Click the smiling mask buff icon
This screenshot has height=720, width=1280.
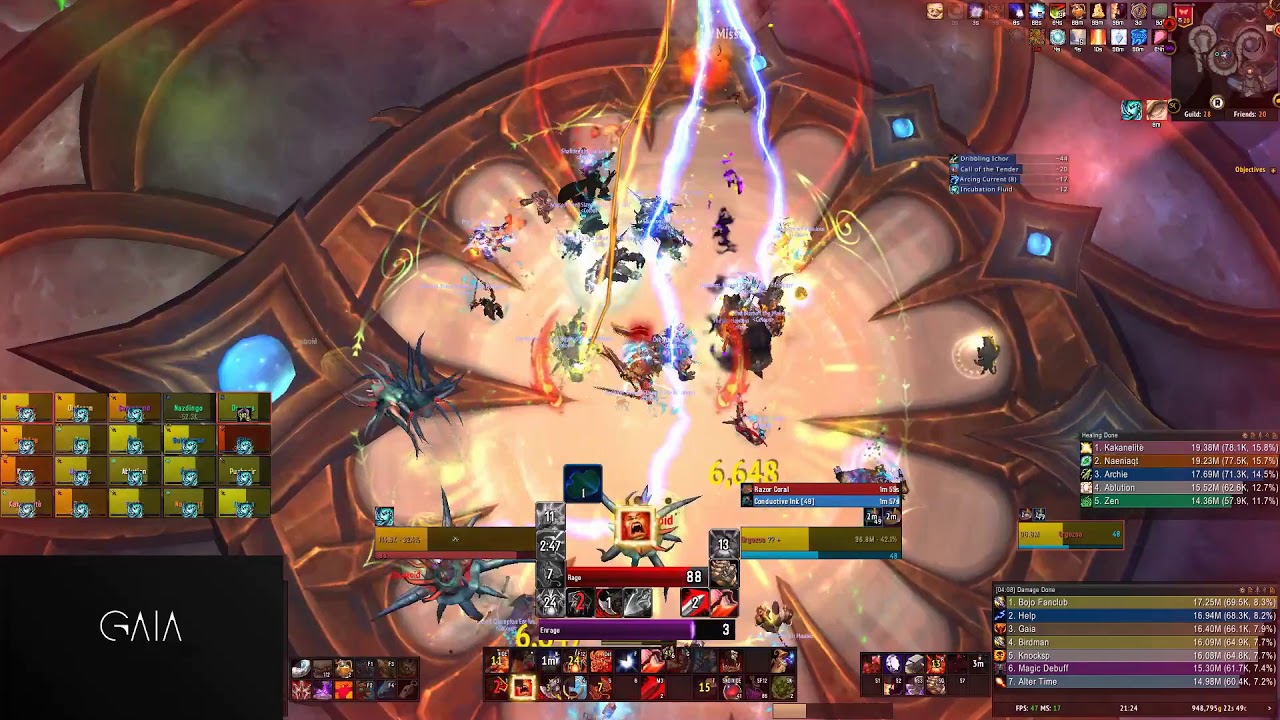pyautogui.click(x=935, y=12)
